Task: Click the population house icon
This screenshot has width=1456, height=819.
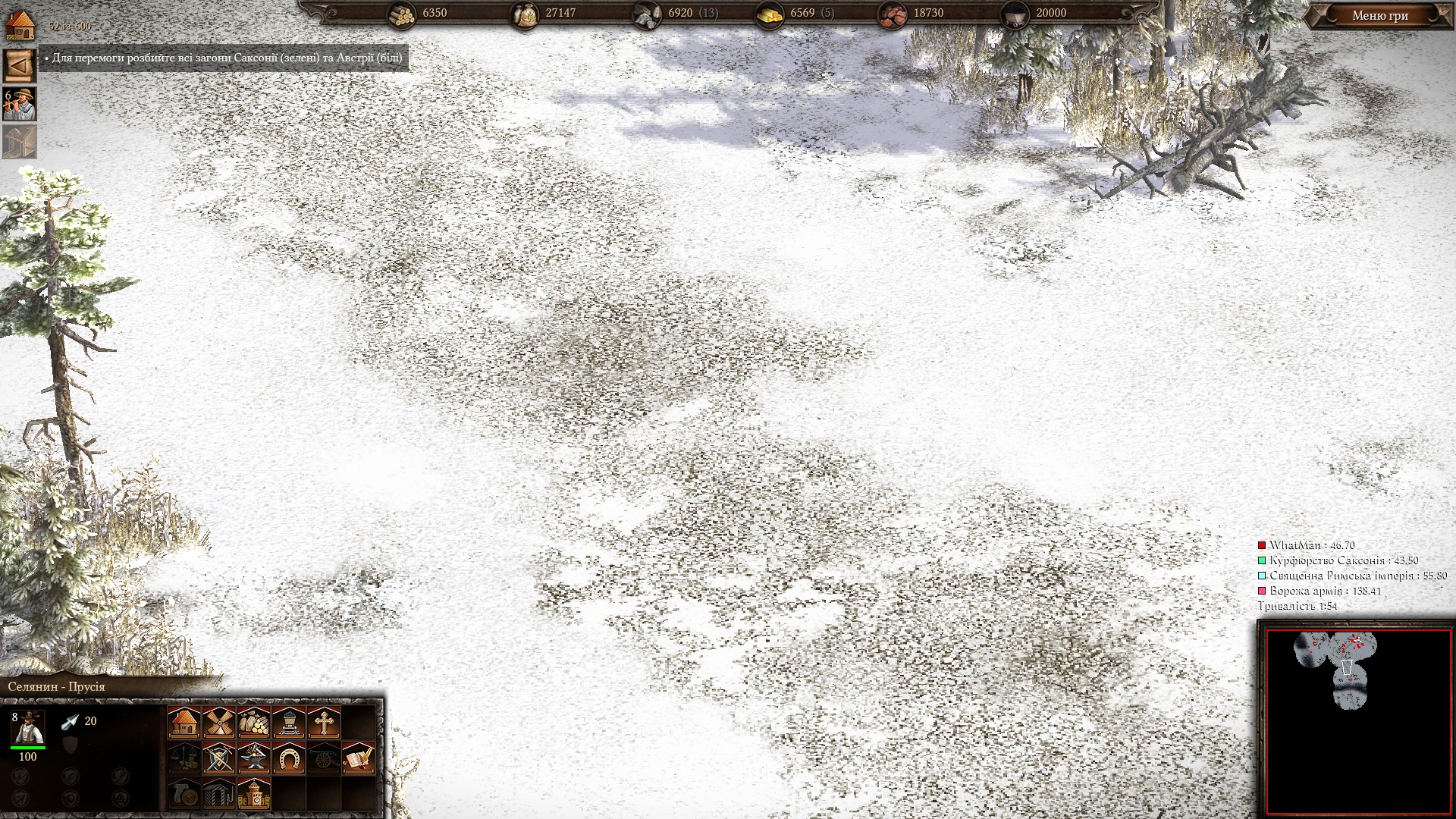Action: (x=20, y=25)
